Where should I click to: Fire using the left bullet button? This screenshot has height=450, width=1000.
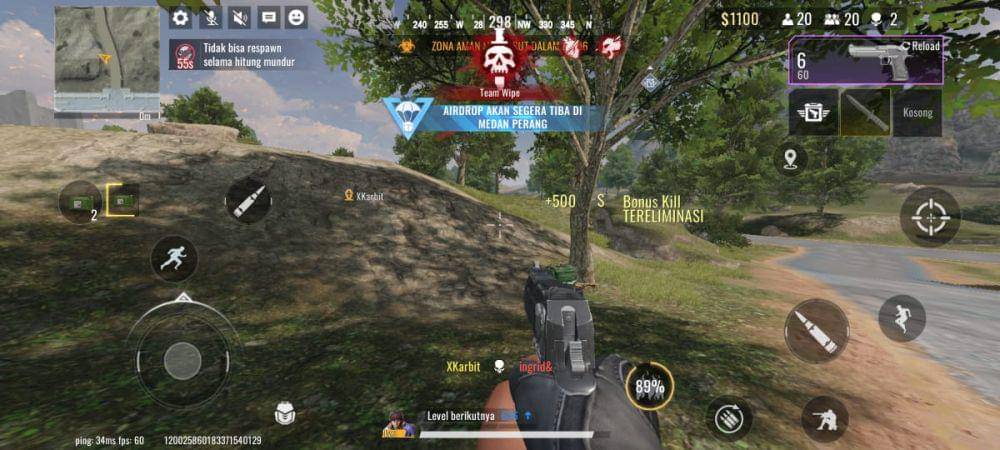pos(248,200)
